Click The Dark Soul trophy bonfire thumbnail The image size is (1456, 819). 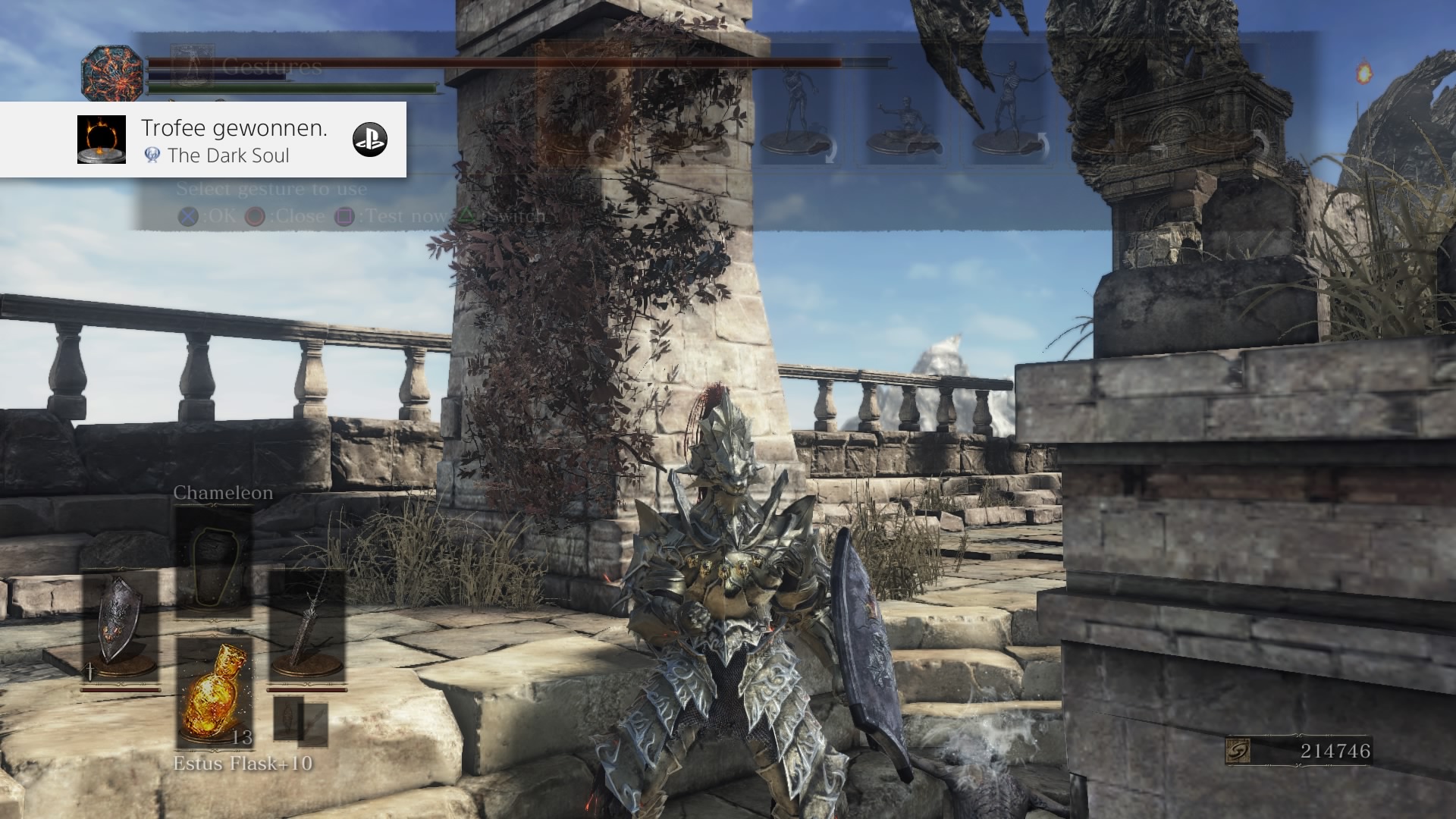102,140
